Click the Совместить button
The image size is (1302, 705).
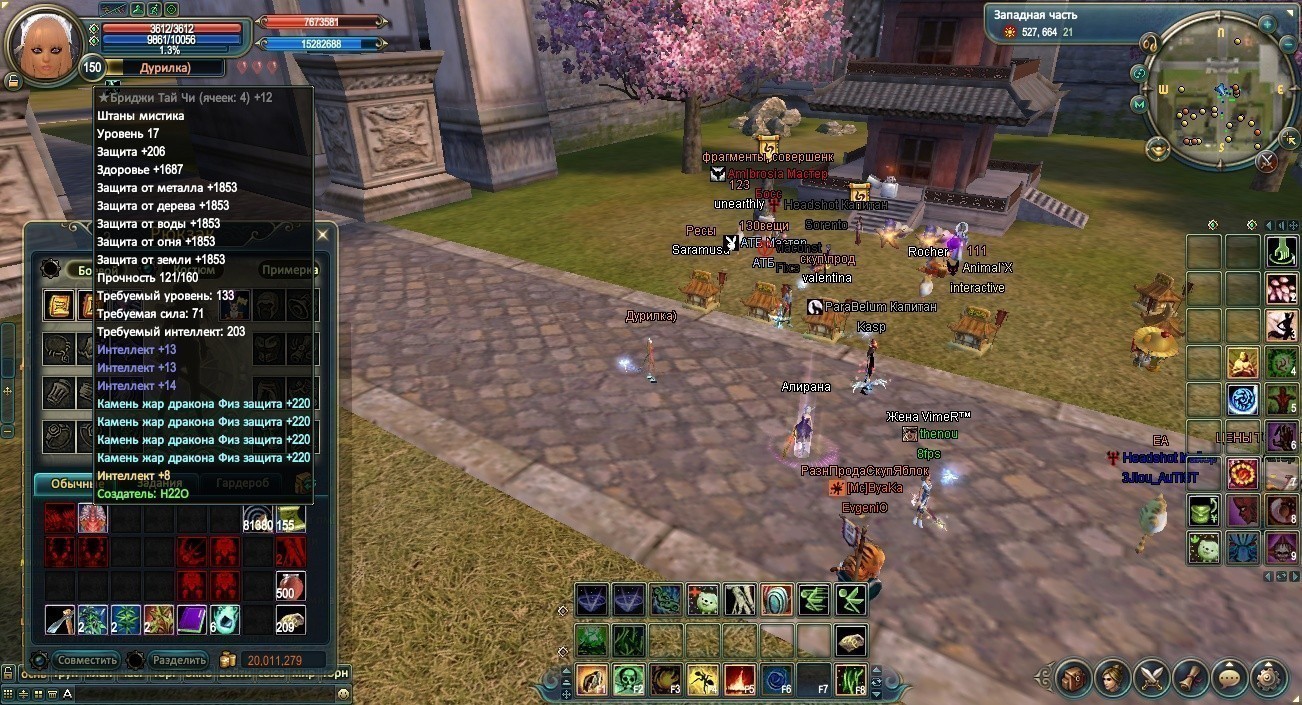pyautogui.click(x=87, y=660)
